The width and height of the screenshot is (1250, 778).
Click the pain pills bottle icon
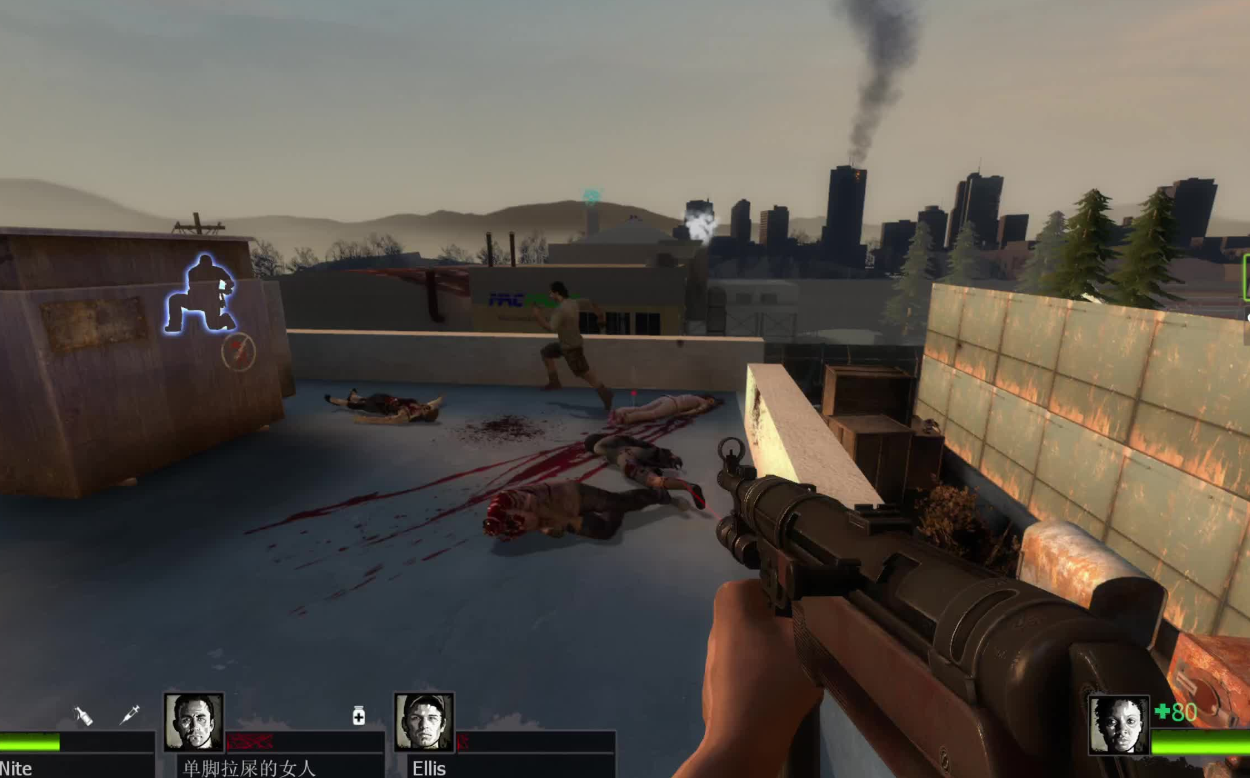coord(359,715)
